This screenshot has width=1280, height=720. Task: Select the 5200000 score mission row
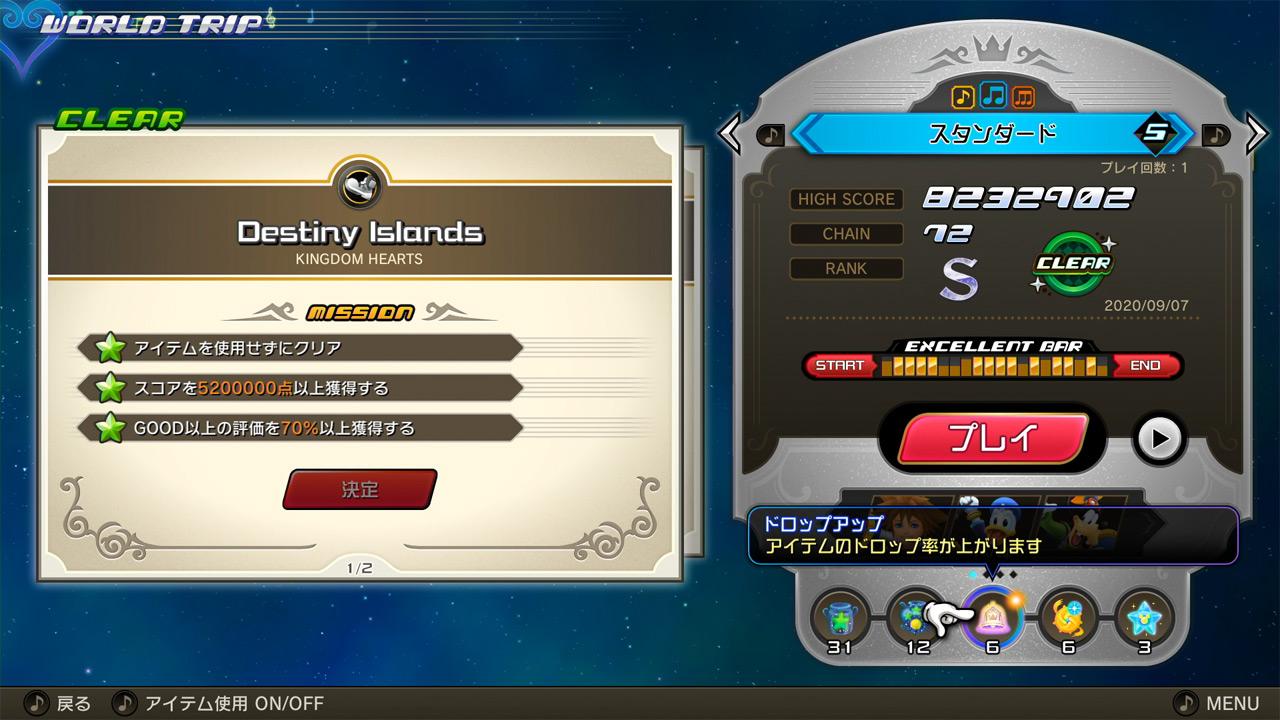(x=300, y=388)
